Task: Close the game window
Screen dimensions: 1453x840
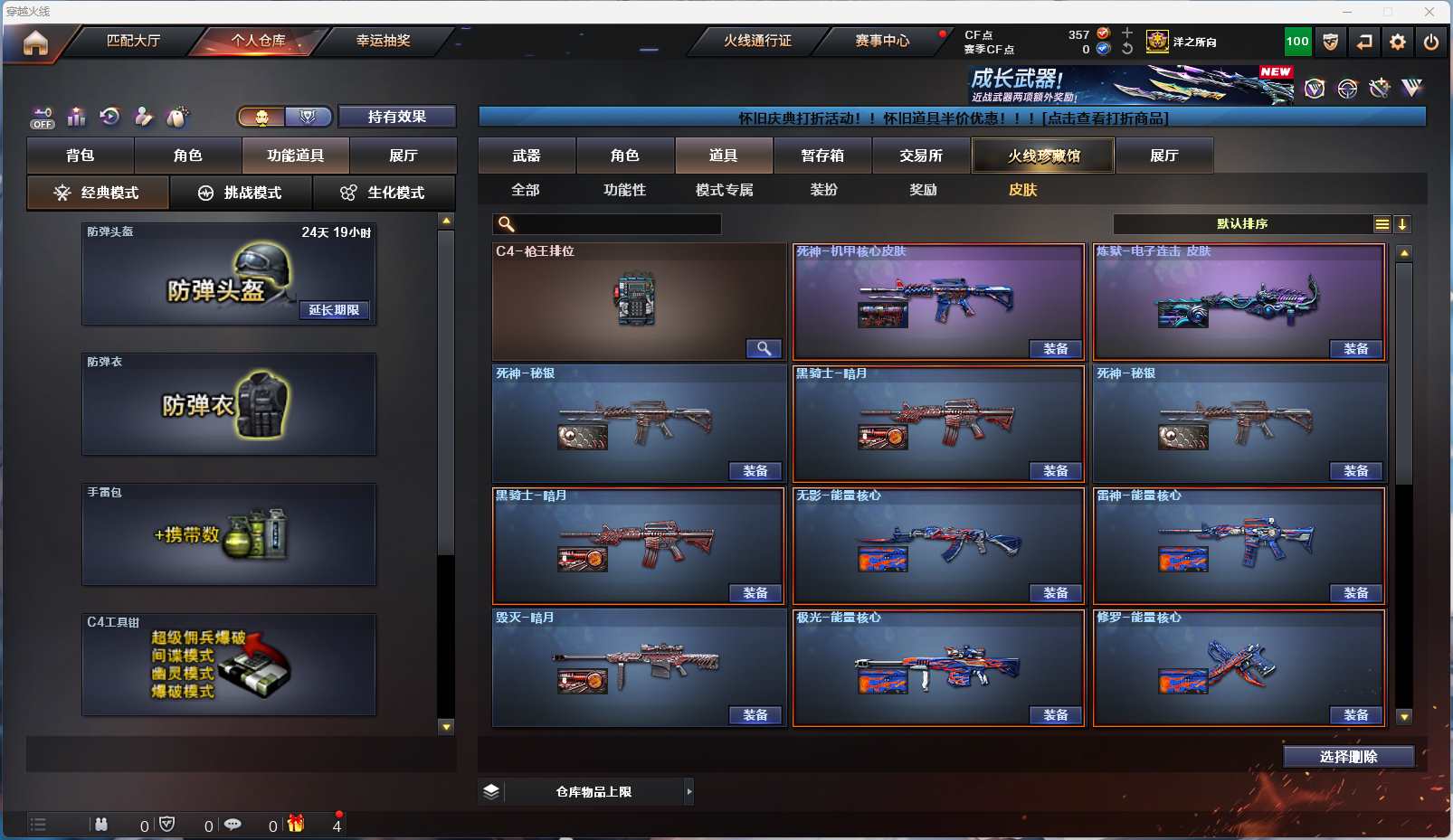Action: pos(1429,12)
